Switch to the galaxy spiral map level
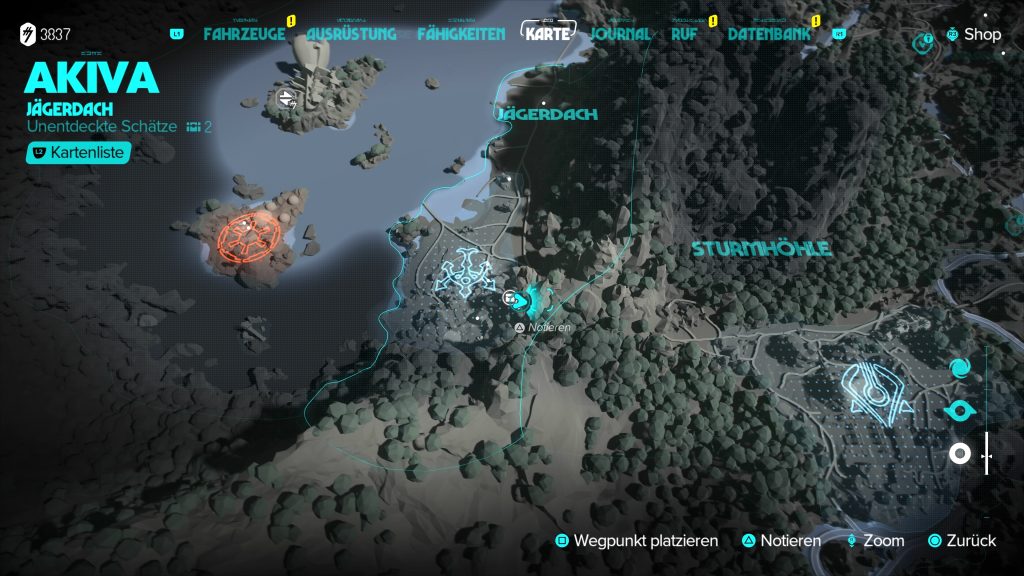This screenshot has height=576, width=1024. click(x=959, y=370)
